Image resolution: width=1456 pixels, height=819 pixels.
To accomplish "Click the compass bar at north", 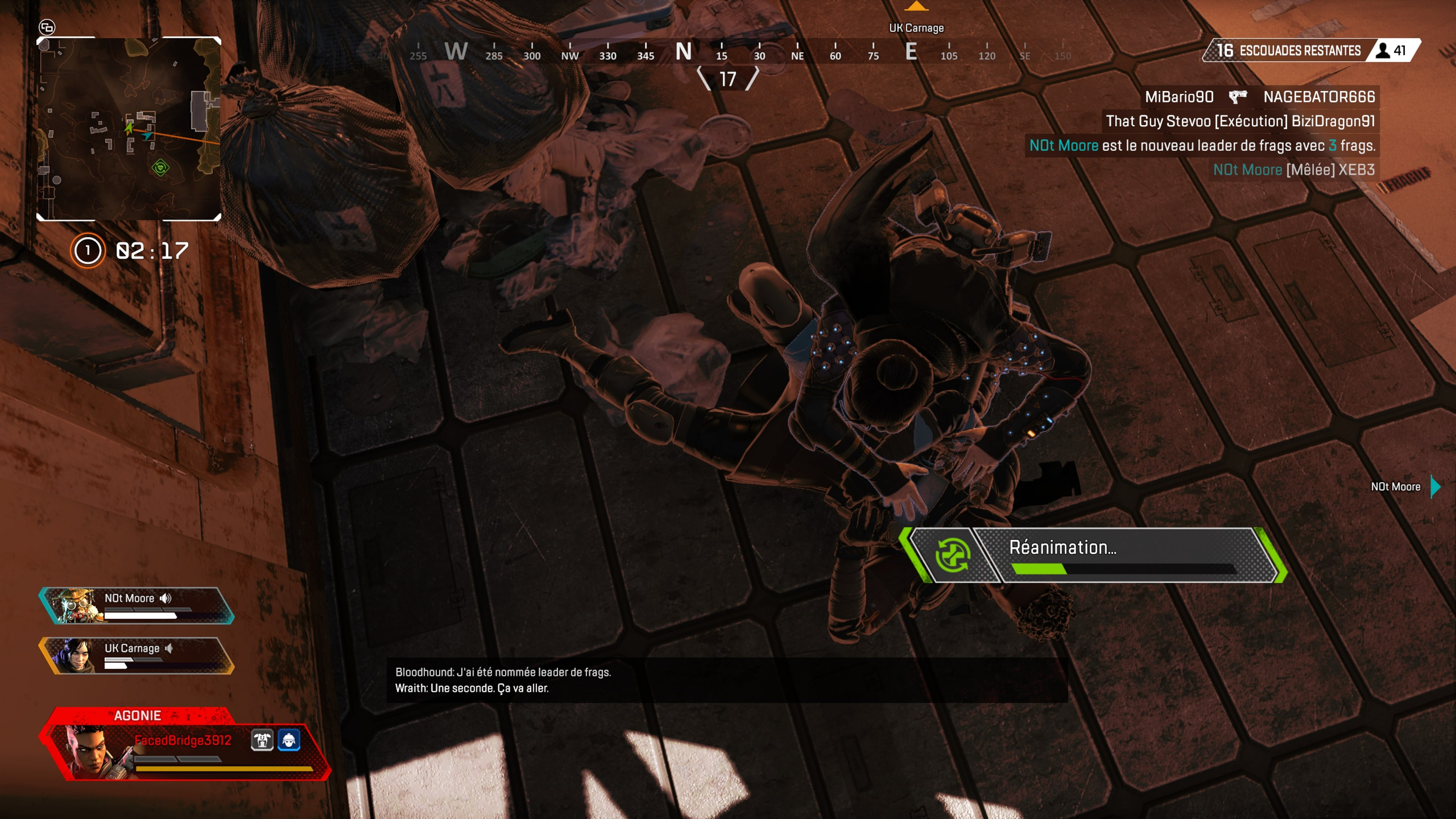I will 683,52.
